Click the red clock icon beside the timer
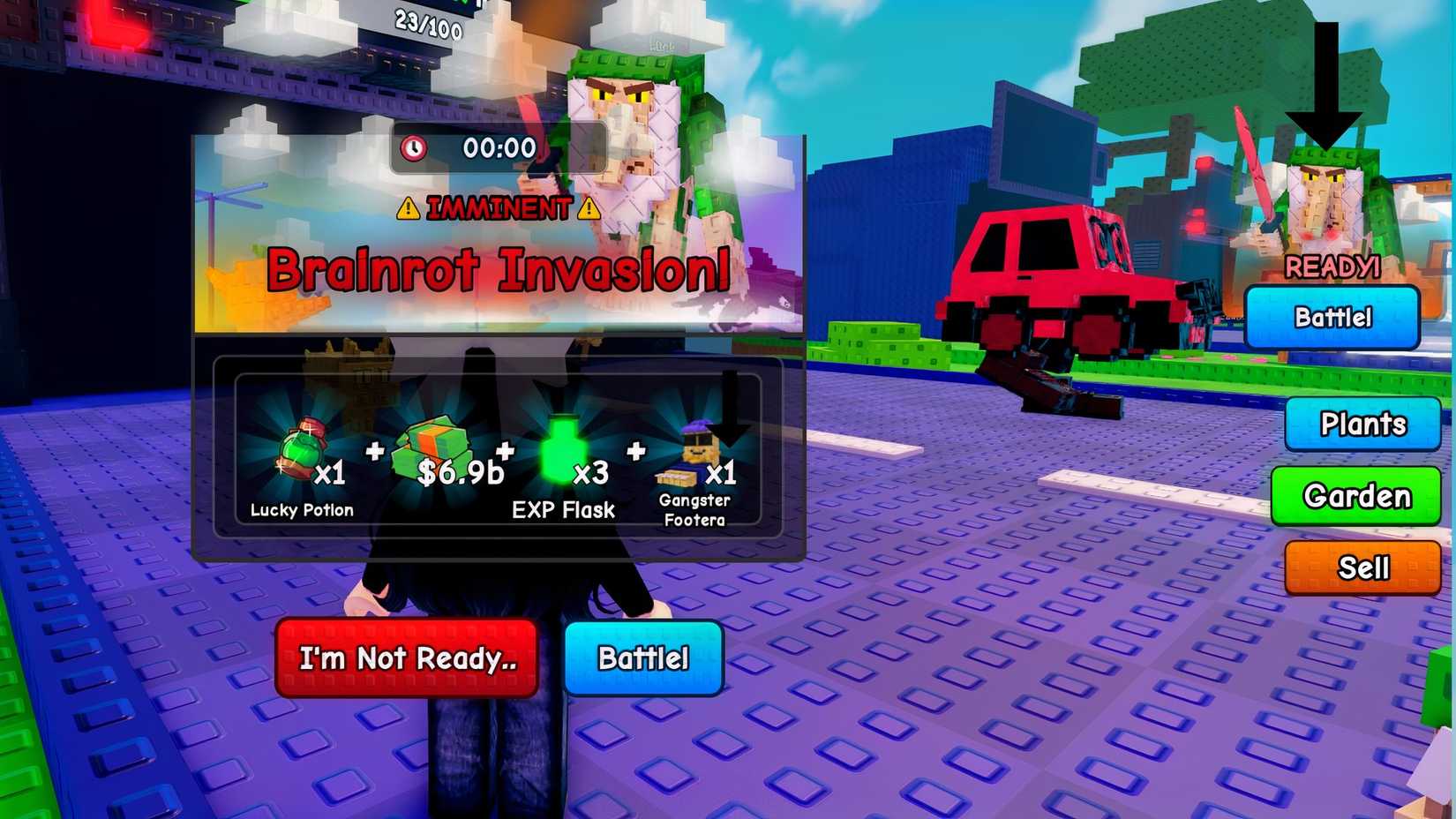 pyautogui.click(x=411, y=147)
